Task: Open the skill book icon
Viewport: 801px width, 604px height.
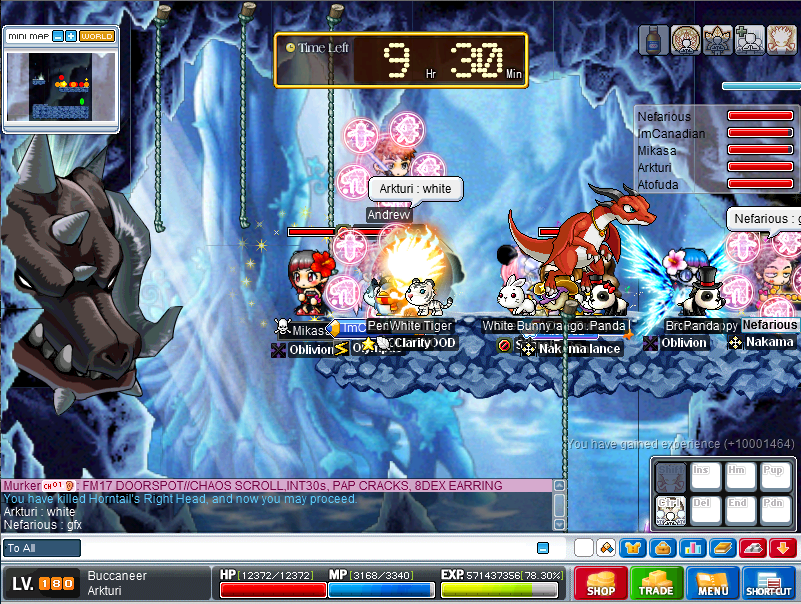Action: click(722, 548)
